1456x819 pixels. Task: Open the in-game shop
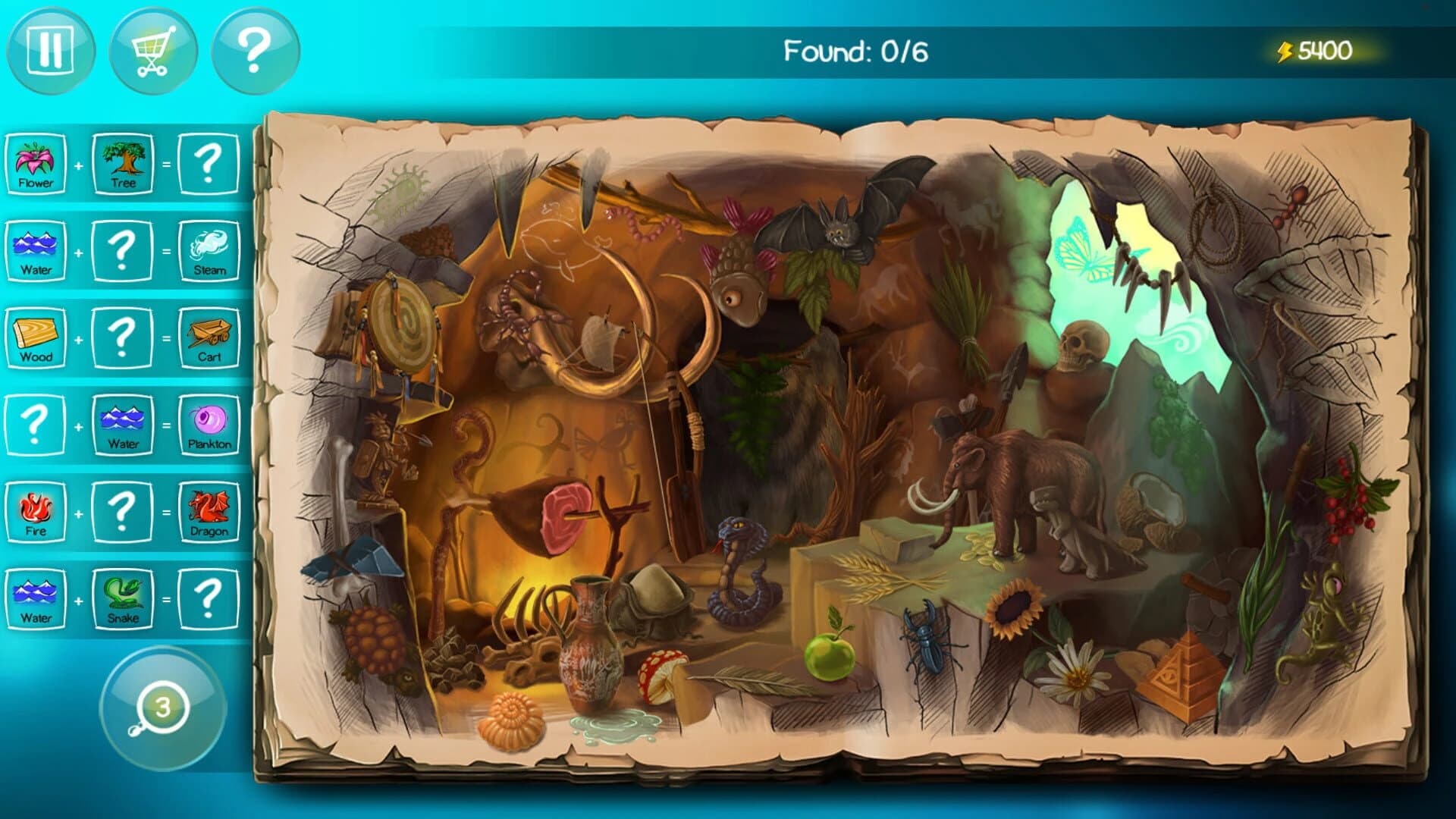[152, 52]
